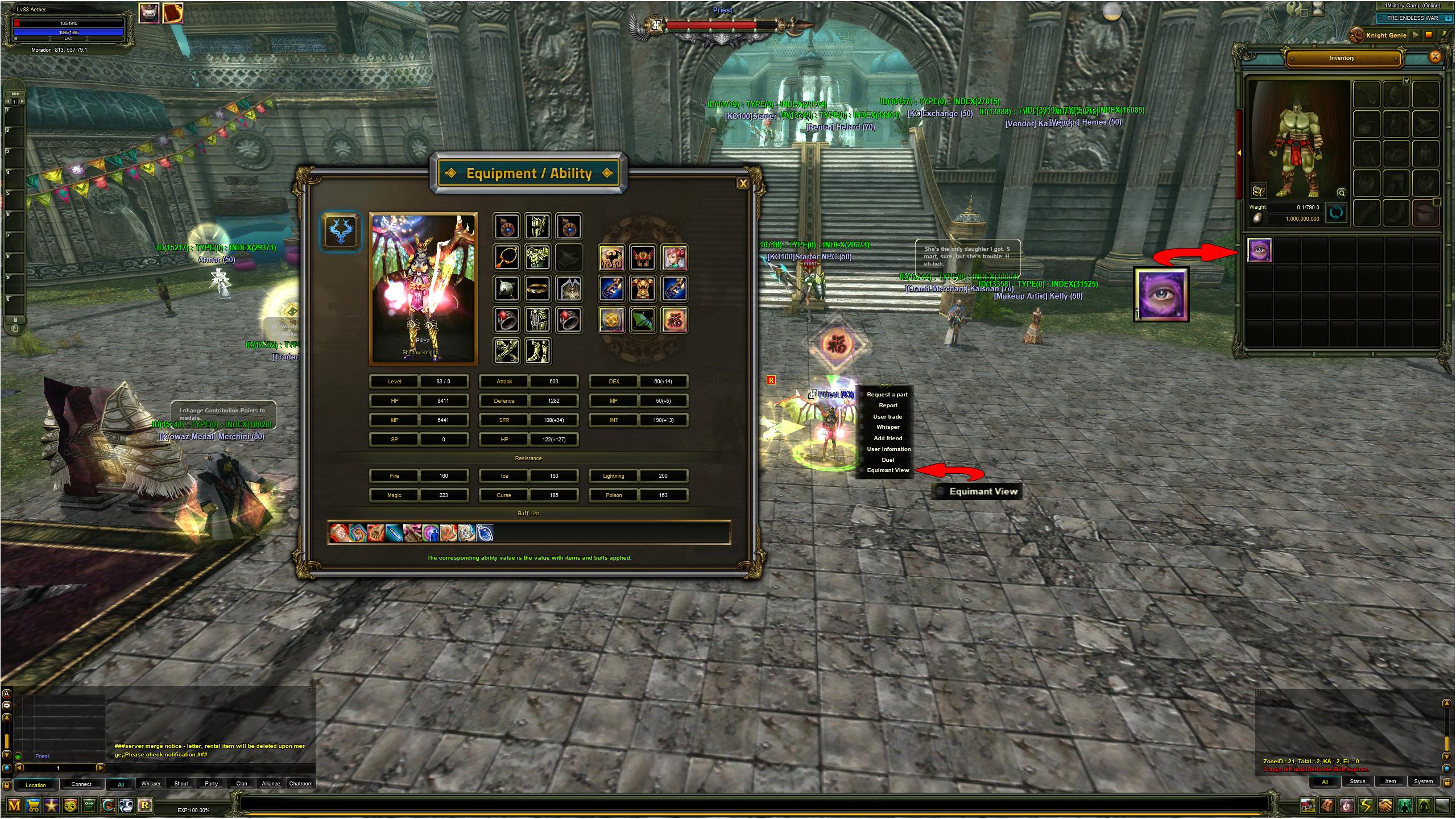Screen dimensions: 1456x819
Task: Choose User trade in the context menu
Action: pyautogui.click(x=888, y=417)
